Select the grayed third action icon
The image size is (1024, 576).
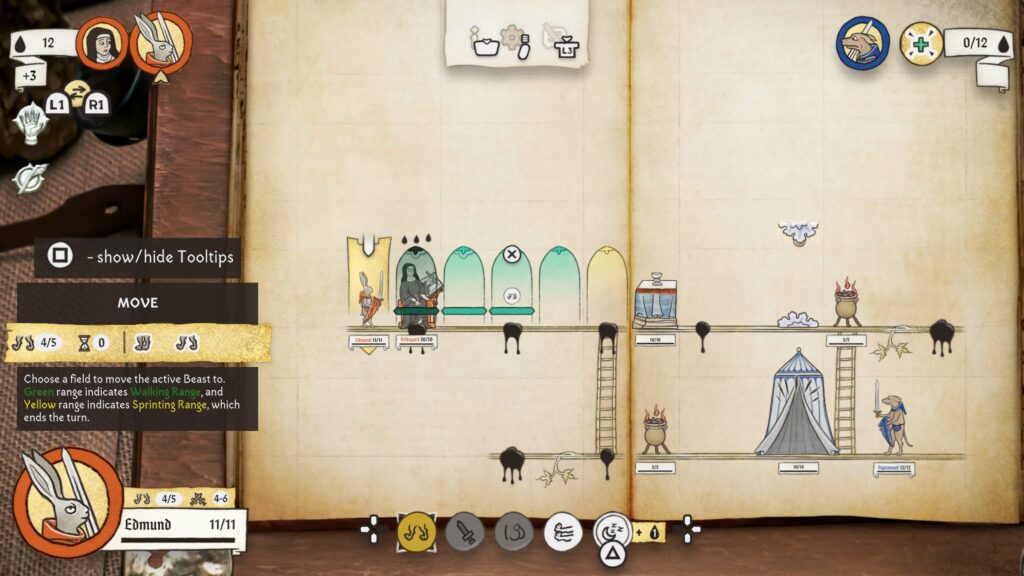coord(514,531)
